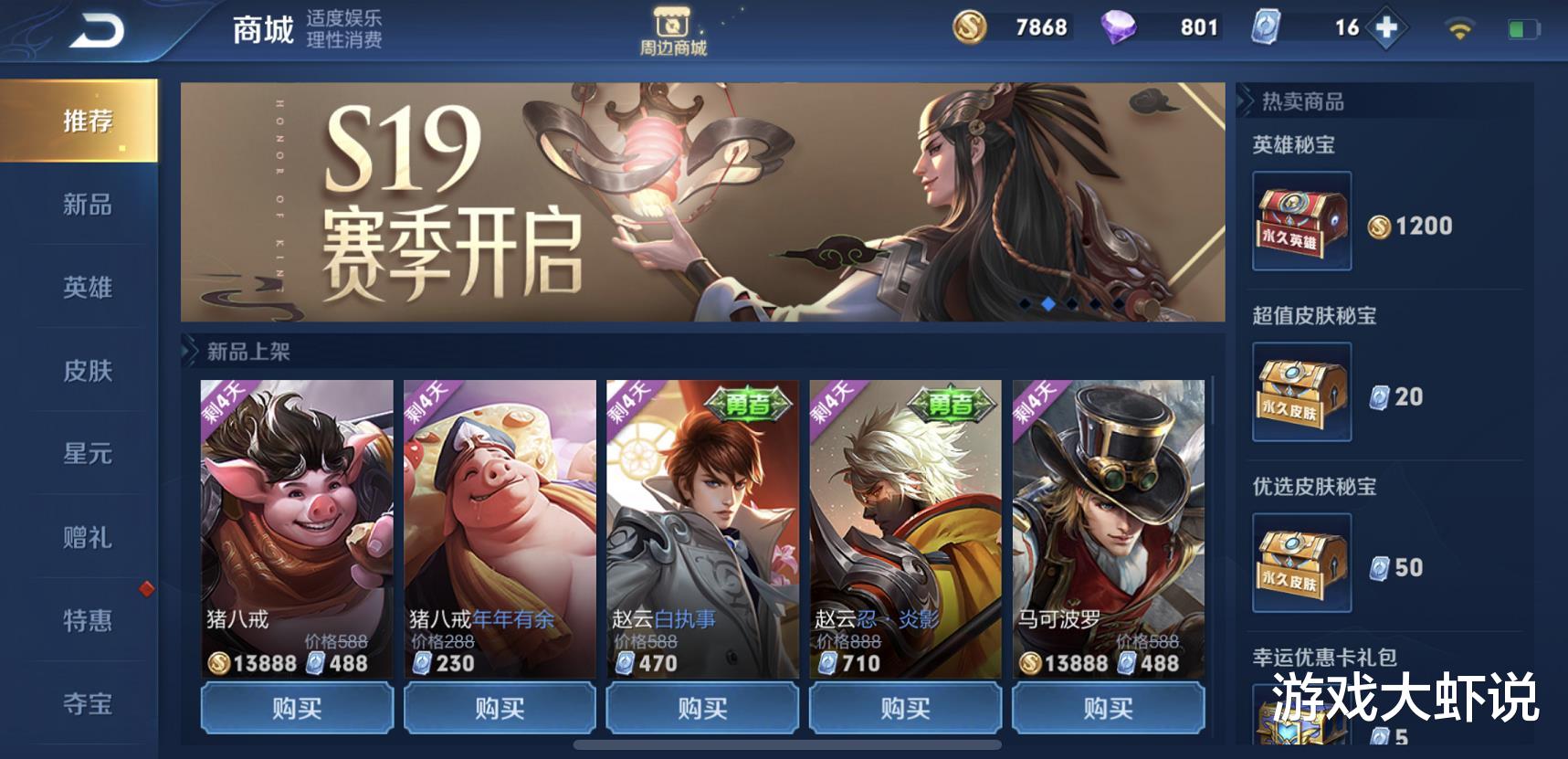Screen dimensions: 1568x759
Task: Open the 英雄秘宝 red chest
Action: [1301, 221]
